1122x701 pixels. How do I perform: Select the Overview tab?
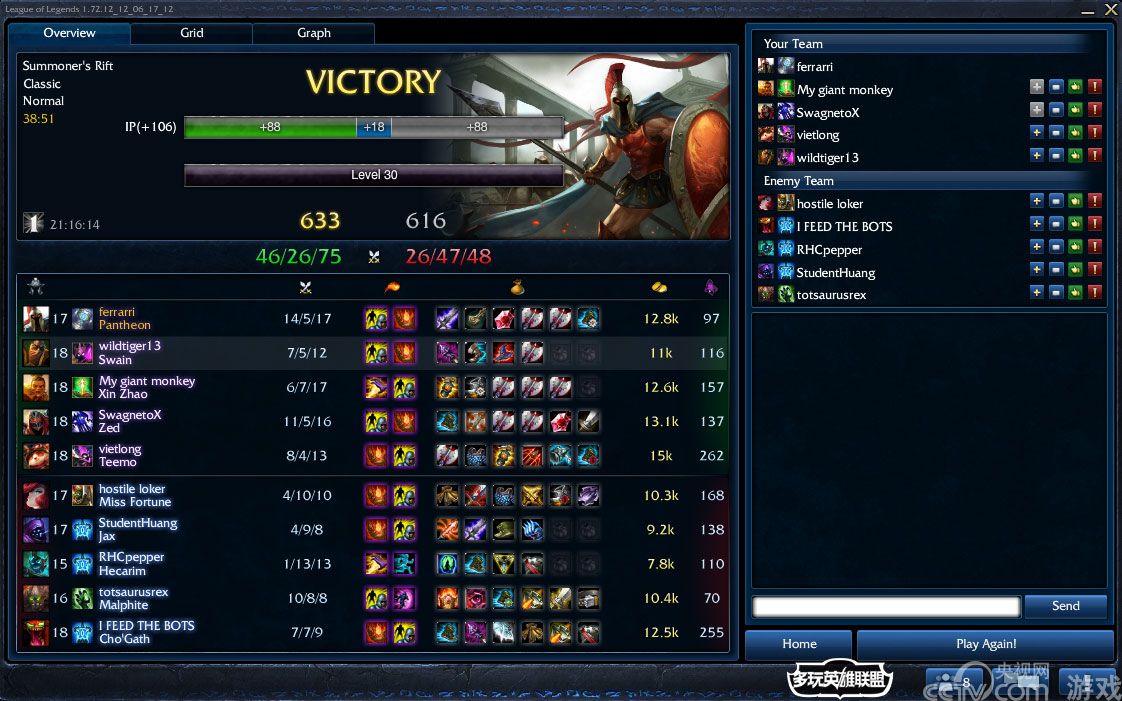70,33
